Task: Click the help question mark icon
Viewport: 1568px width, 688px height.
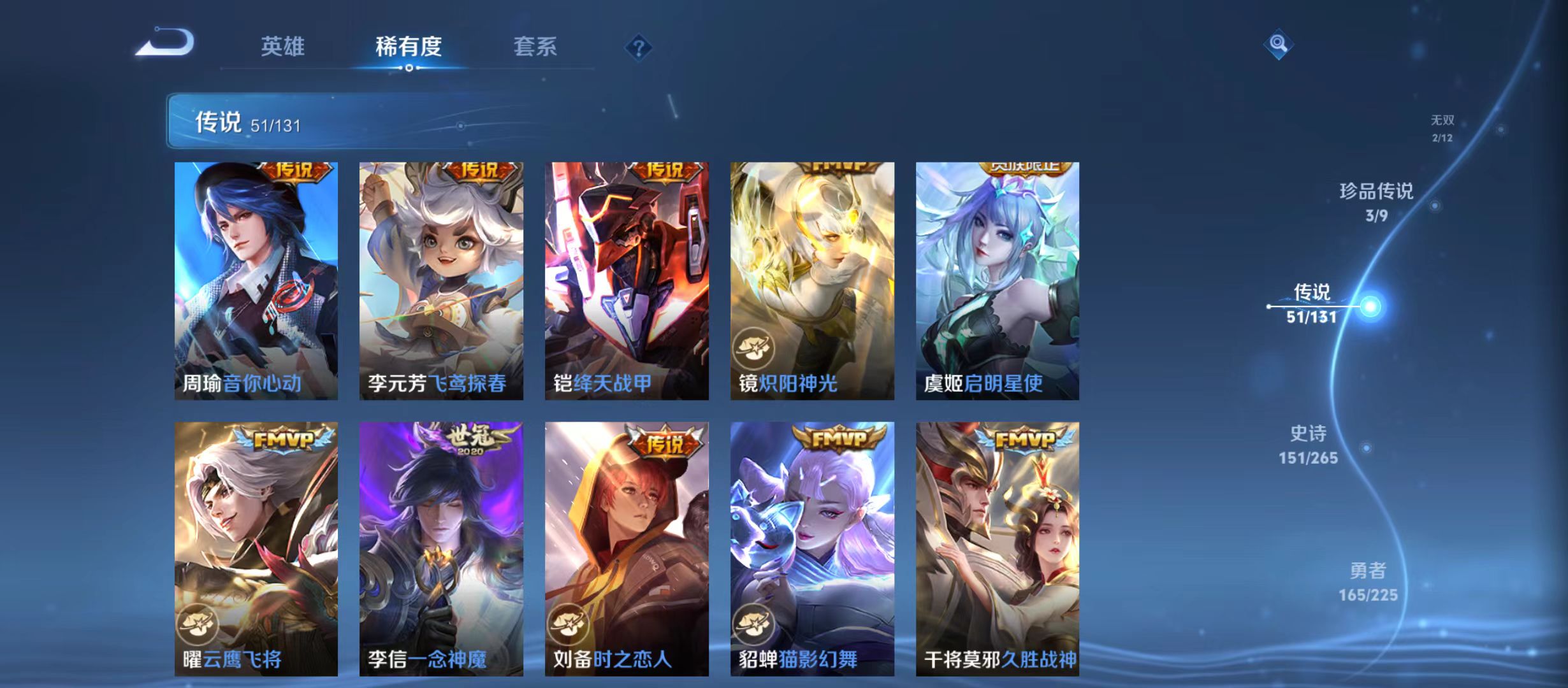Action: pyautogui.click(x=638, y=47)
